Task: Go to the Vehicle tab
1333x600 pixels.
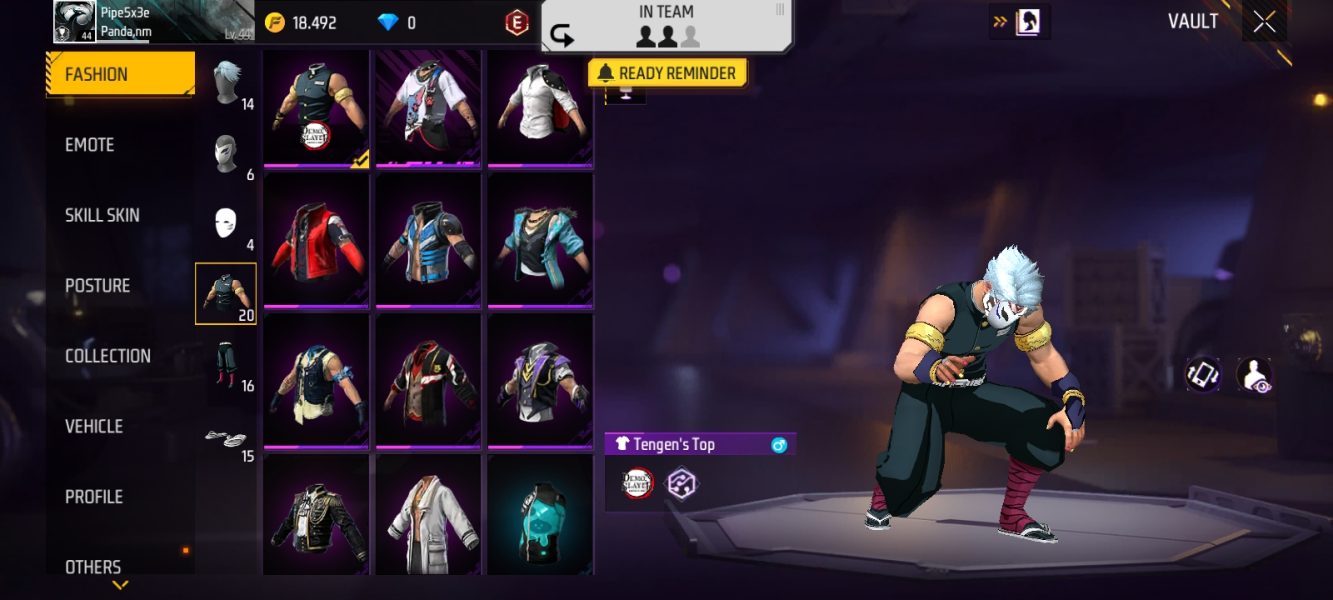Action: [94, 426]
